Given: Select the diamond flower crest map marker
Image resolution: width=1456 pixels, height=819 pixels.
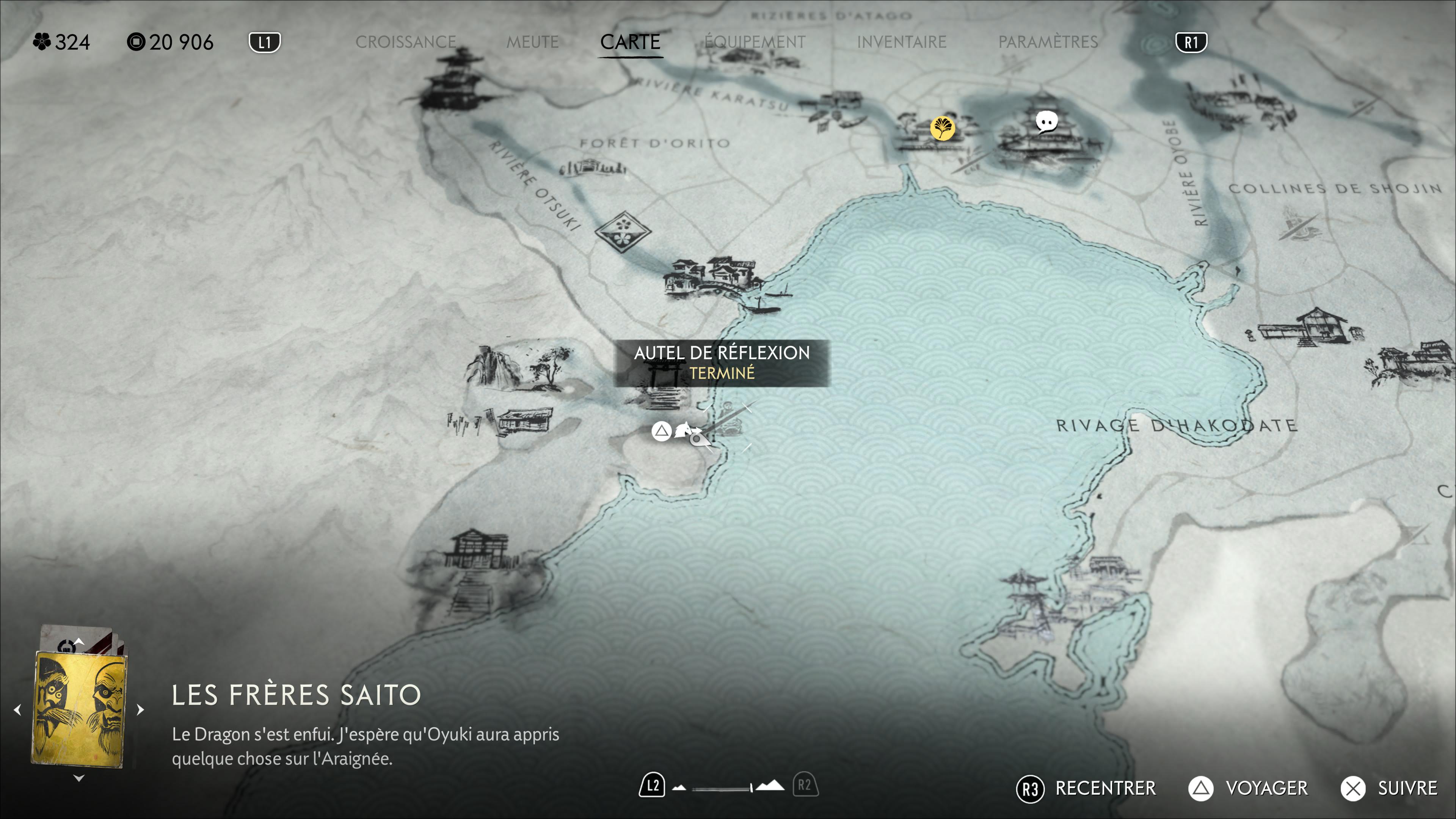Looking at the screenshot, I should 623,231.
